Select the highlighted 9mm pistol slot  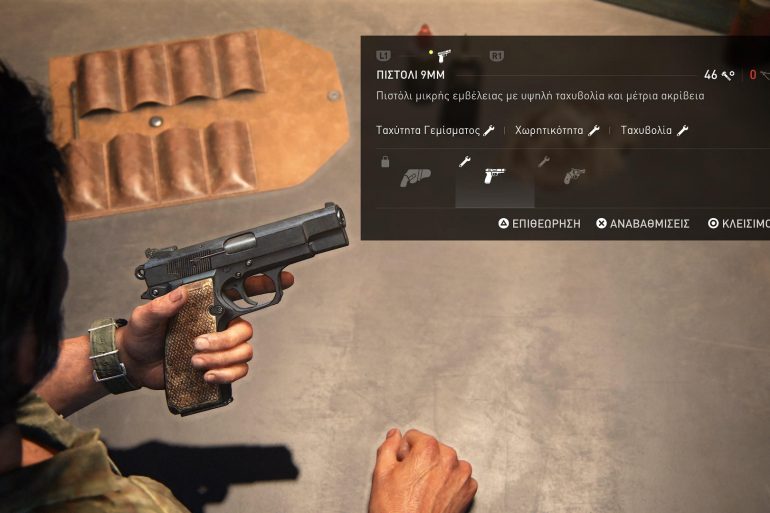point(494,177)
